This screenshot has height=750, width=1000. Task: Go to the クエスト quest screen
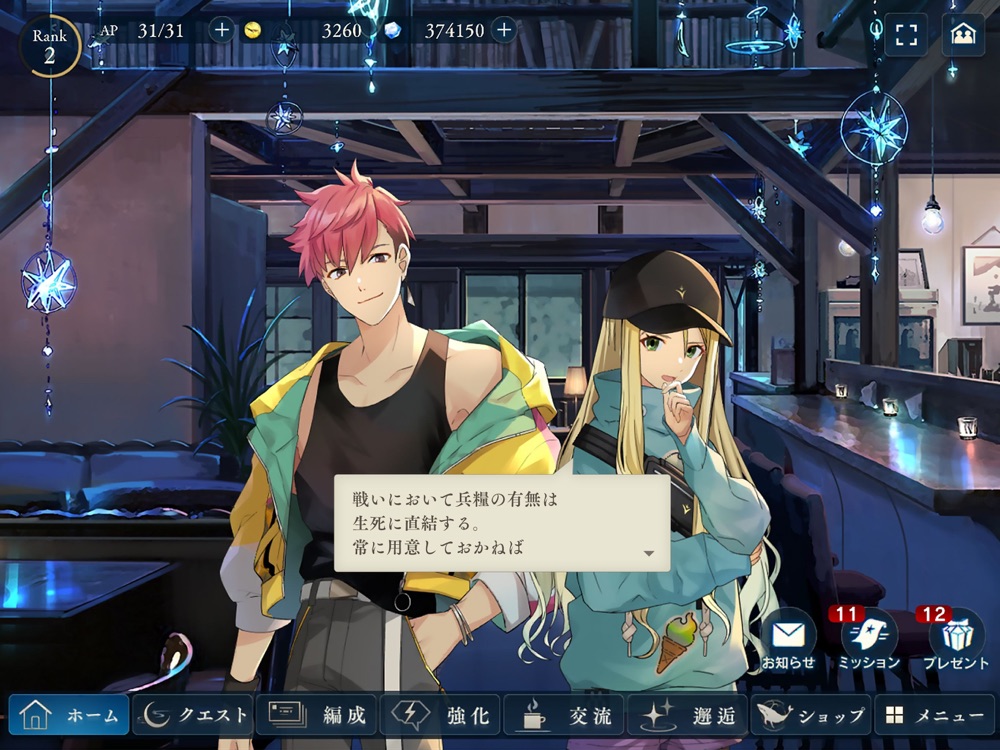(x=193, y=715)
